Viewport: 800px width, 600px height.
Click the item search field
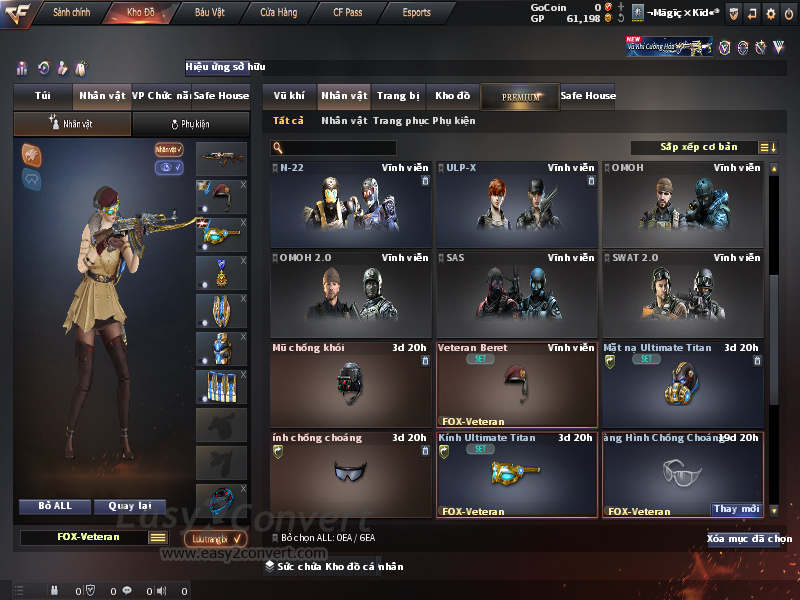(333, 148)
